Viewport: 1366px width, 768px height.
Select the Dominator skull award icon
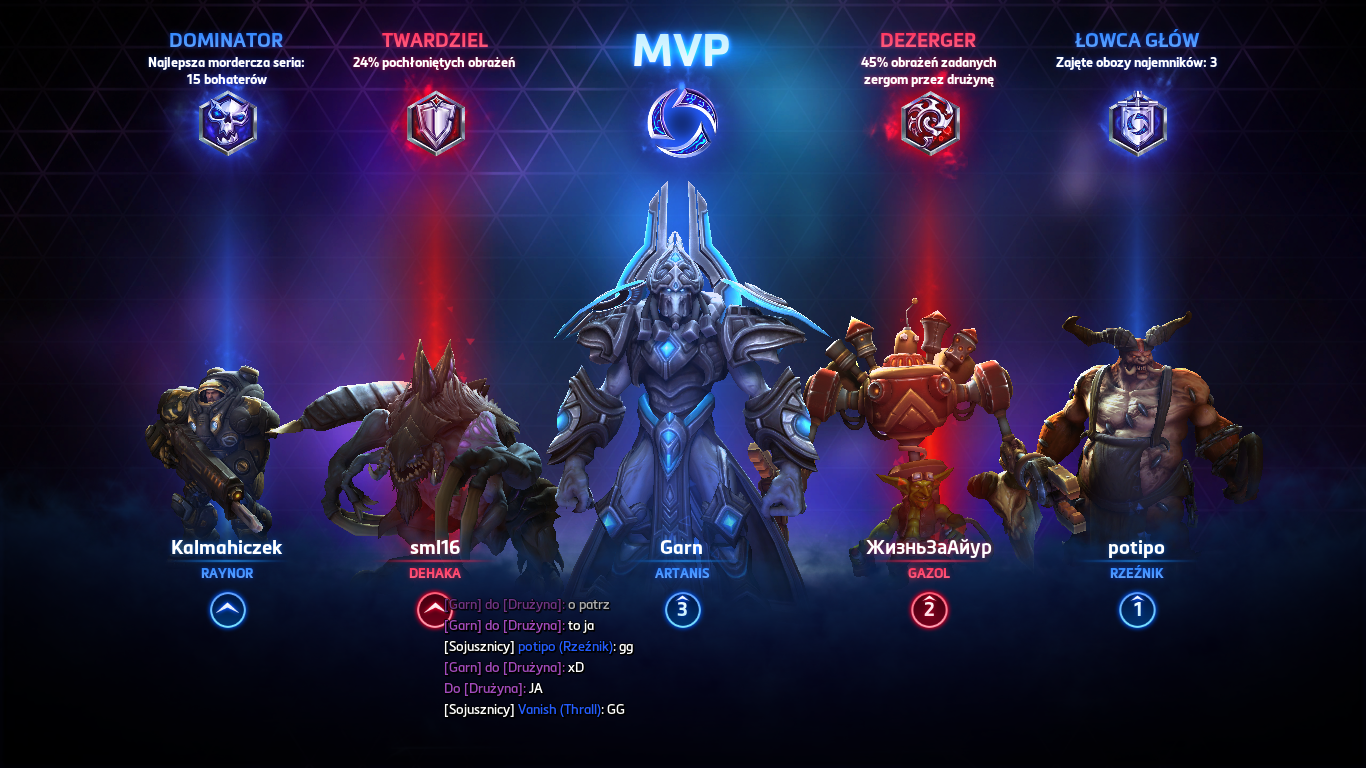tap(226, 121)
